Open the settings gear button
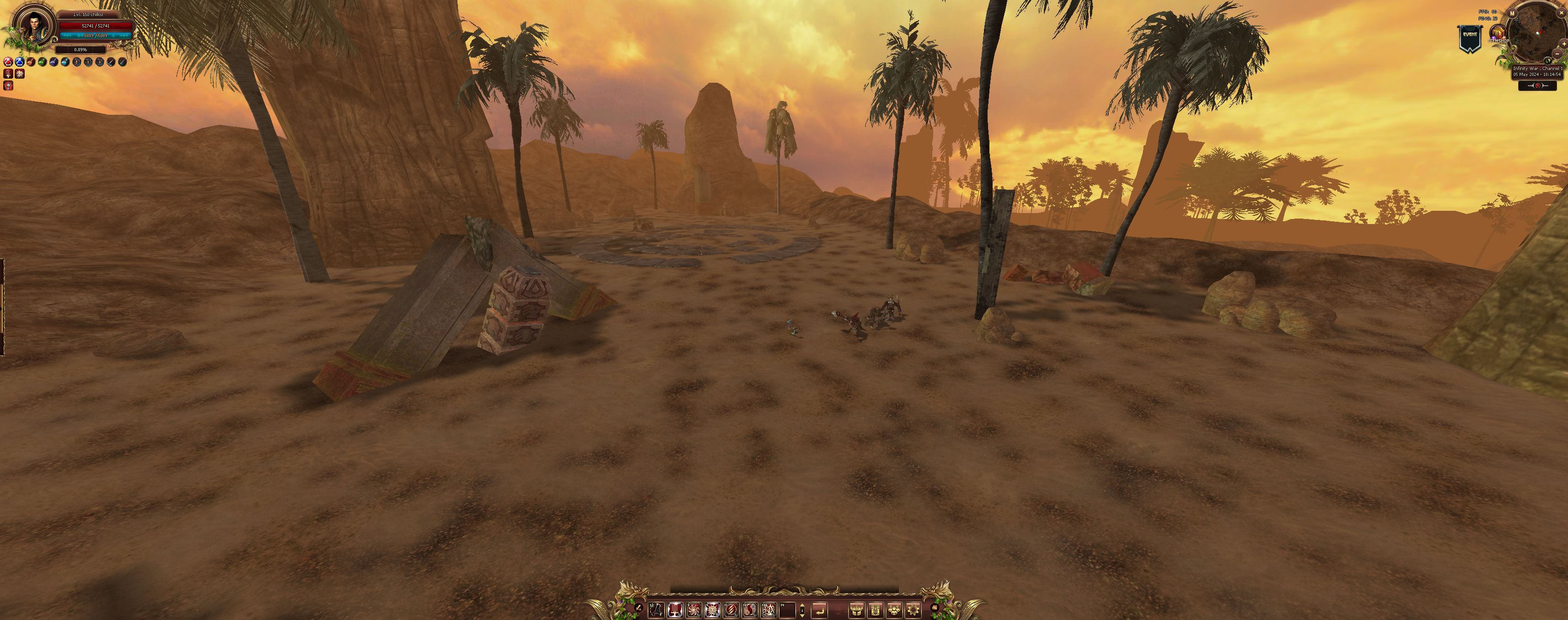 [913, 609]
